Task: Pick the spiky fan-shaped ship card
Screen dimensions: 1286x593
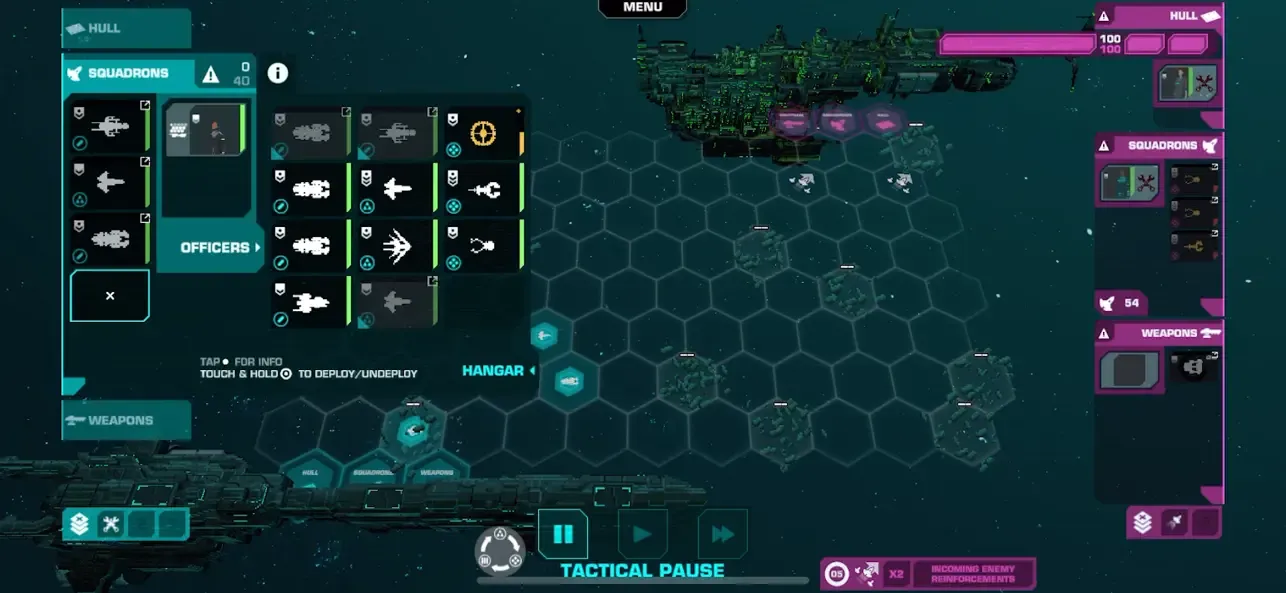Action: 397,246
